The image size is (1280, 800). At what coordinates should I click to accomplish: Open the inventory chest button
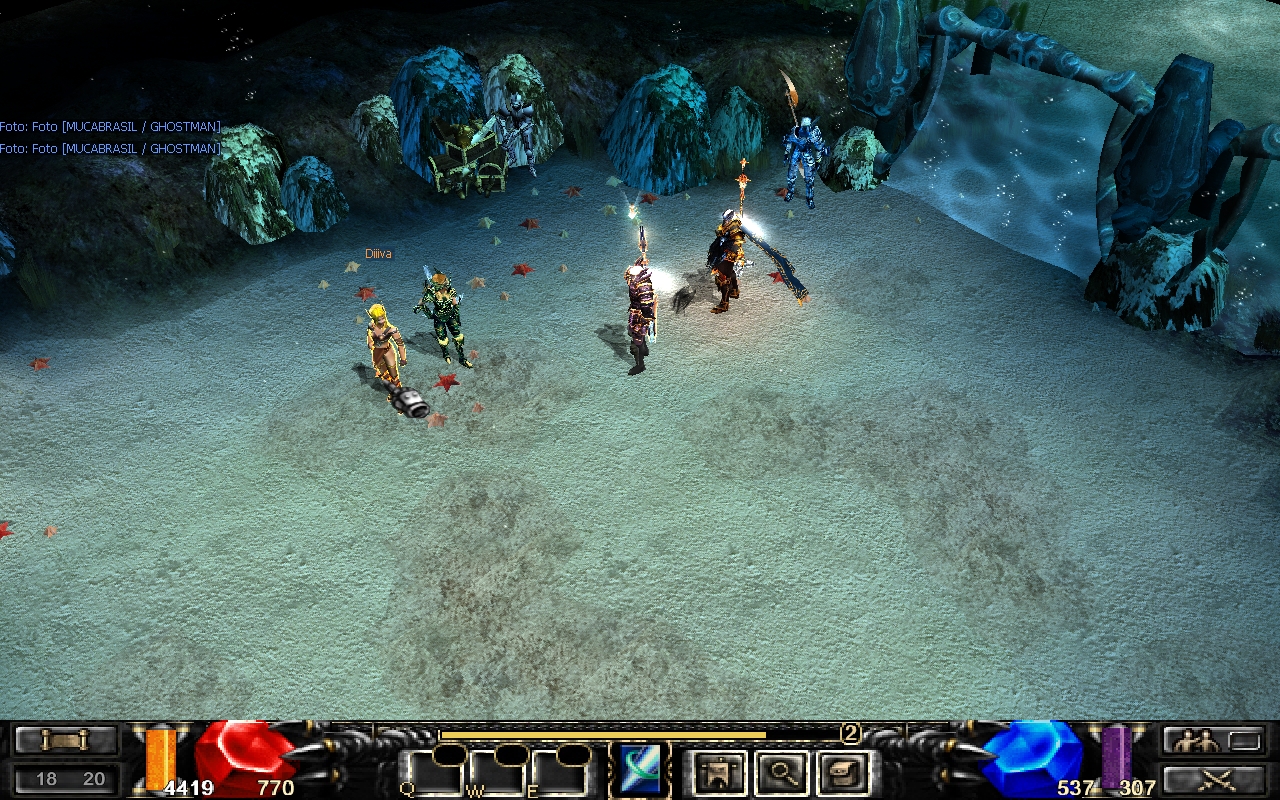tap(842, 773)
